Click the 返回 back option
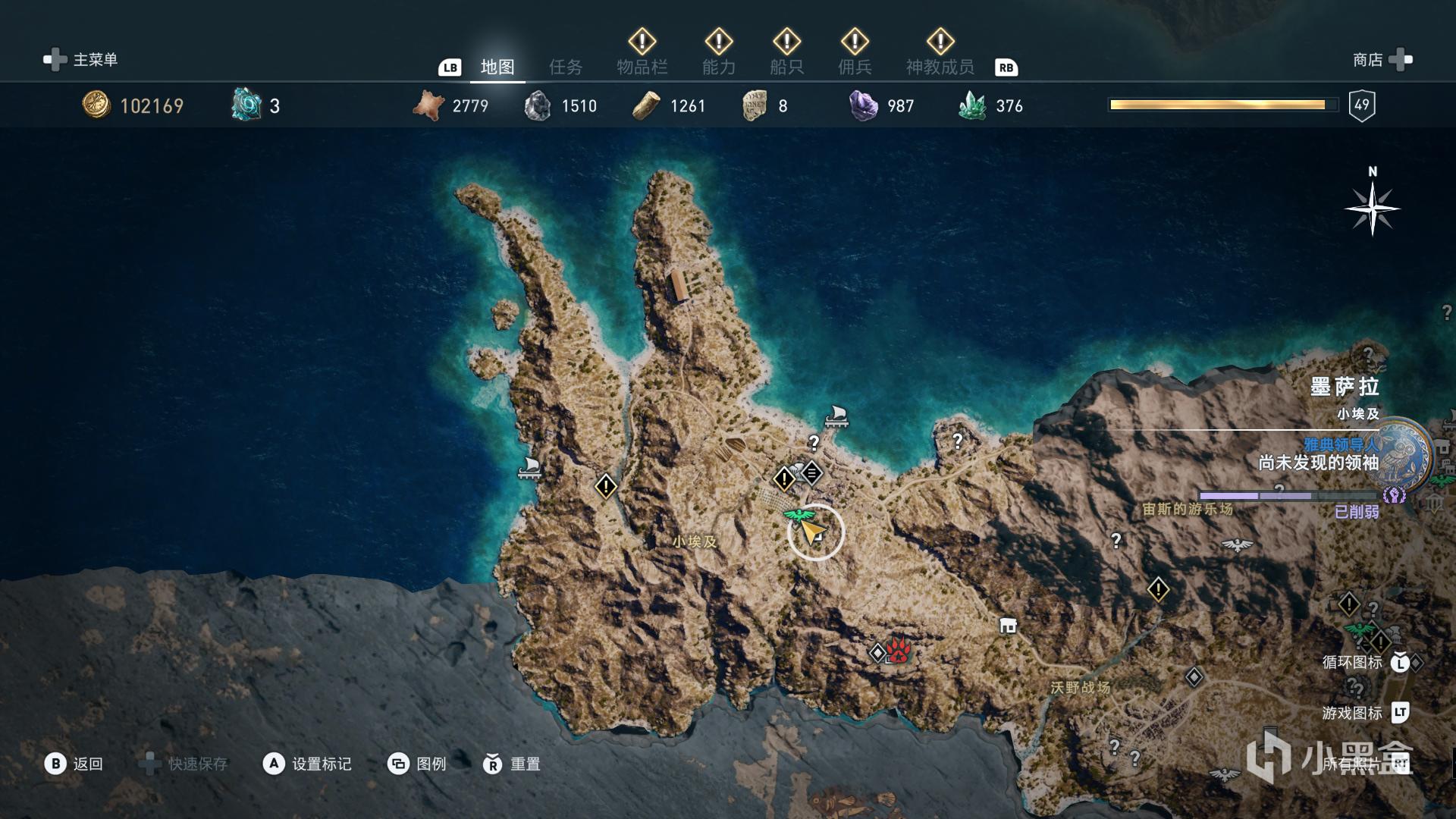This screenshot has height=819, width=1456. [74, 764]
